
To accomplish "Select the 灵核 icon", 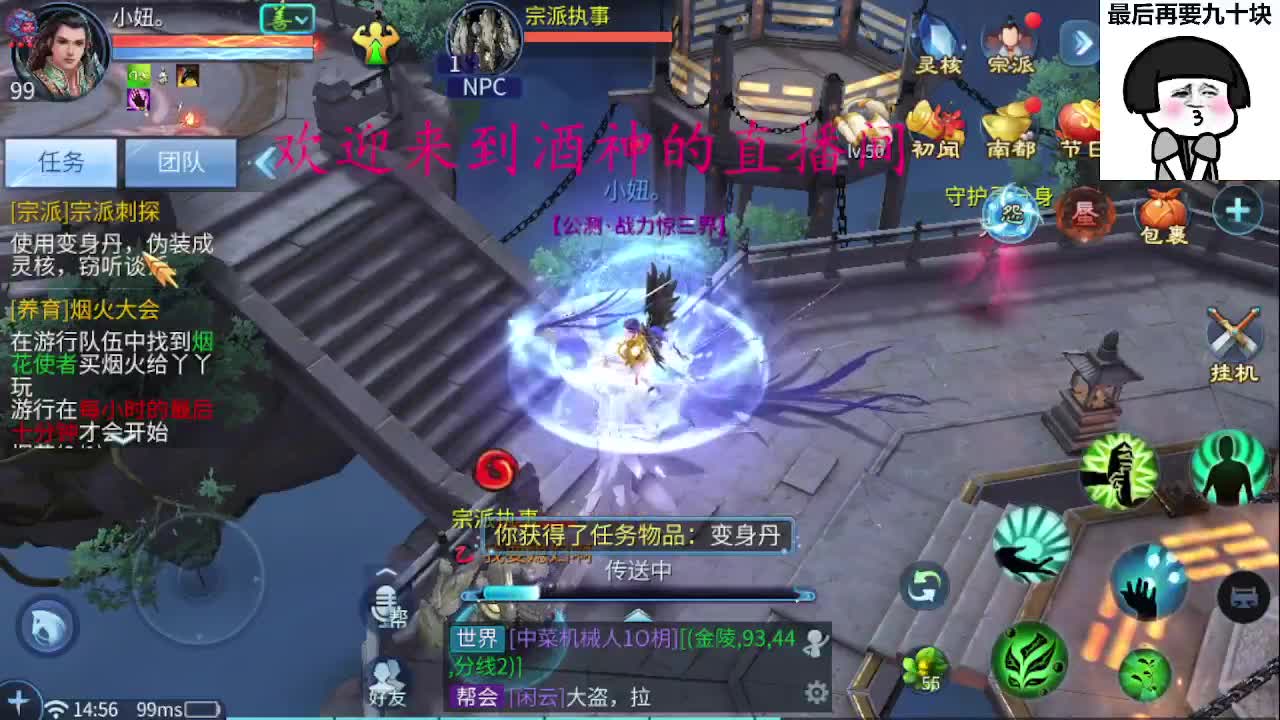I will 936,40.
